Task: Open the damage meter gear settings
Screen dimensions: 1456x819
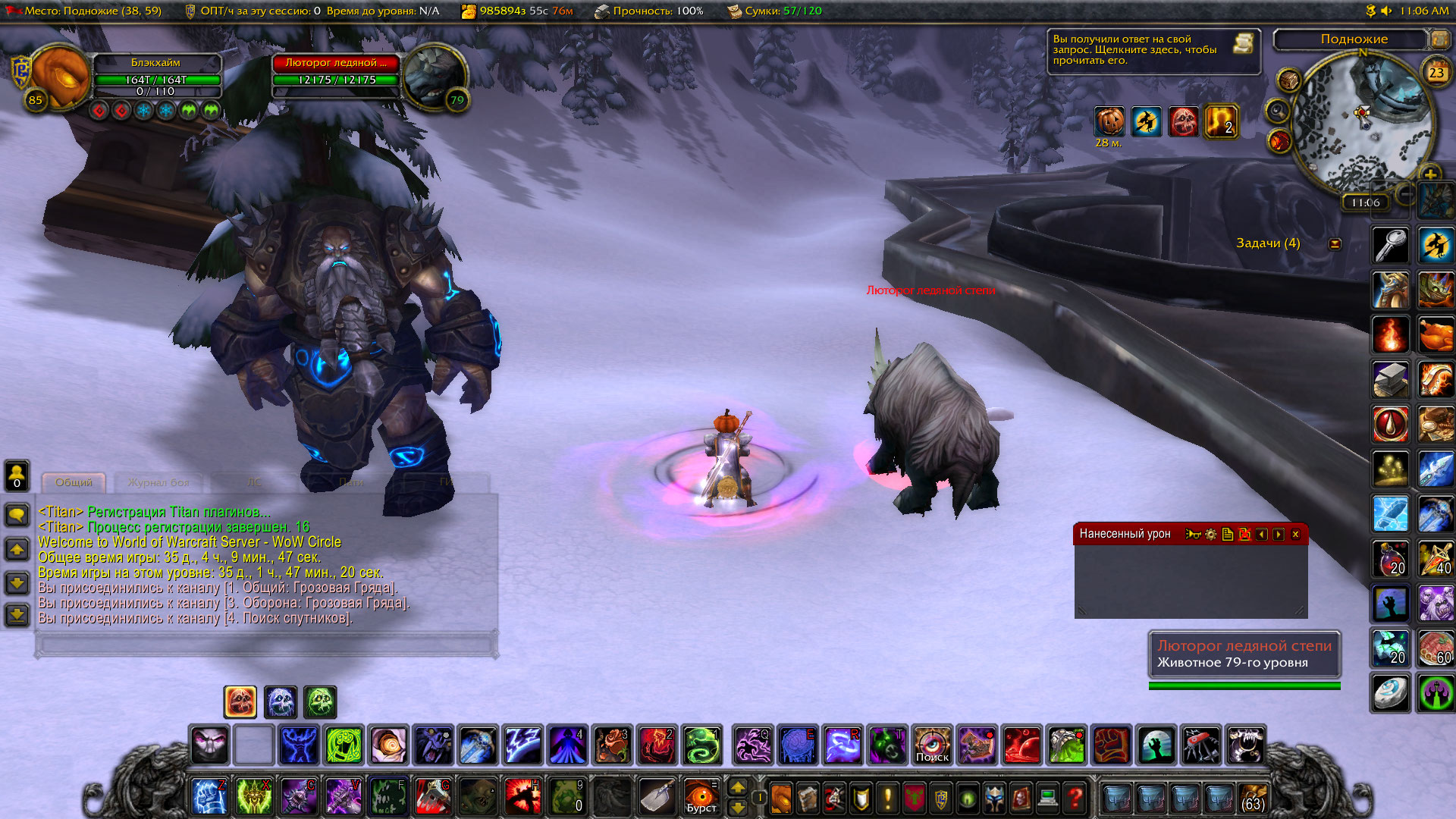Action: 1210,535
